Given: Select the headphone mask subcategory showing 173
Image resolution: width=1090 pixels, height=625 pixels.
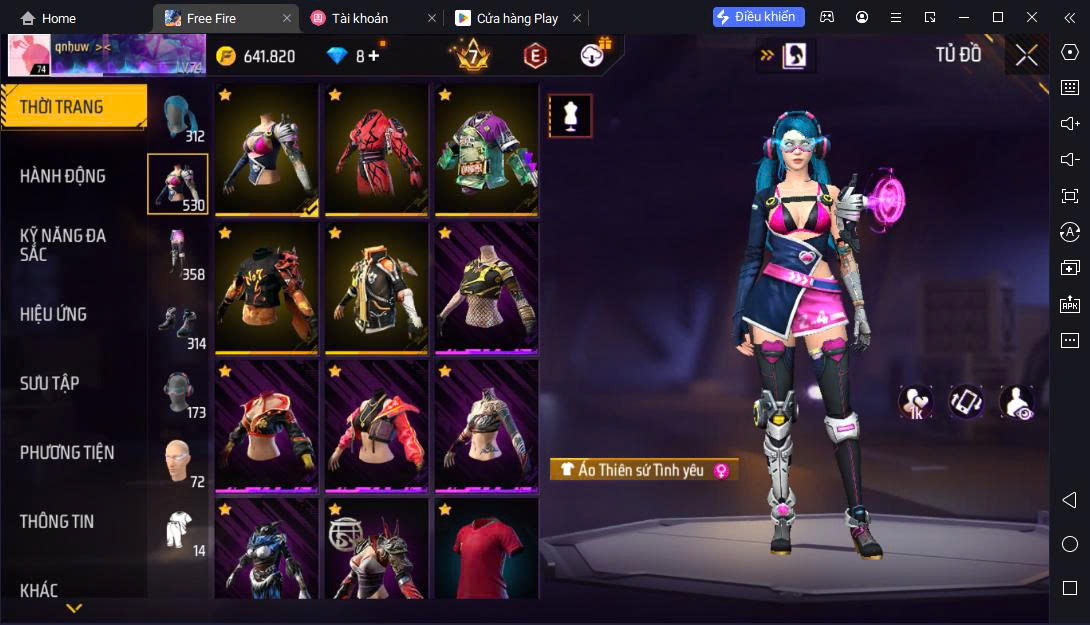Looking at the screenshot, I should 180,392.
